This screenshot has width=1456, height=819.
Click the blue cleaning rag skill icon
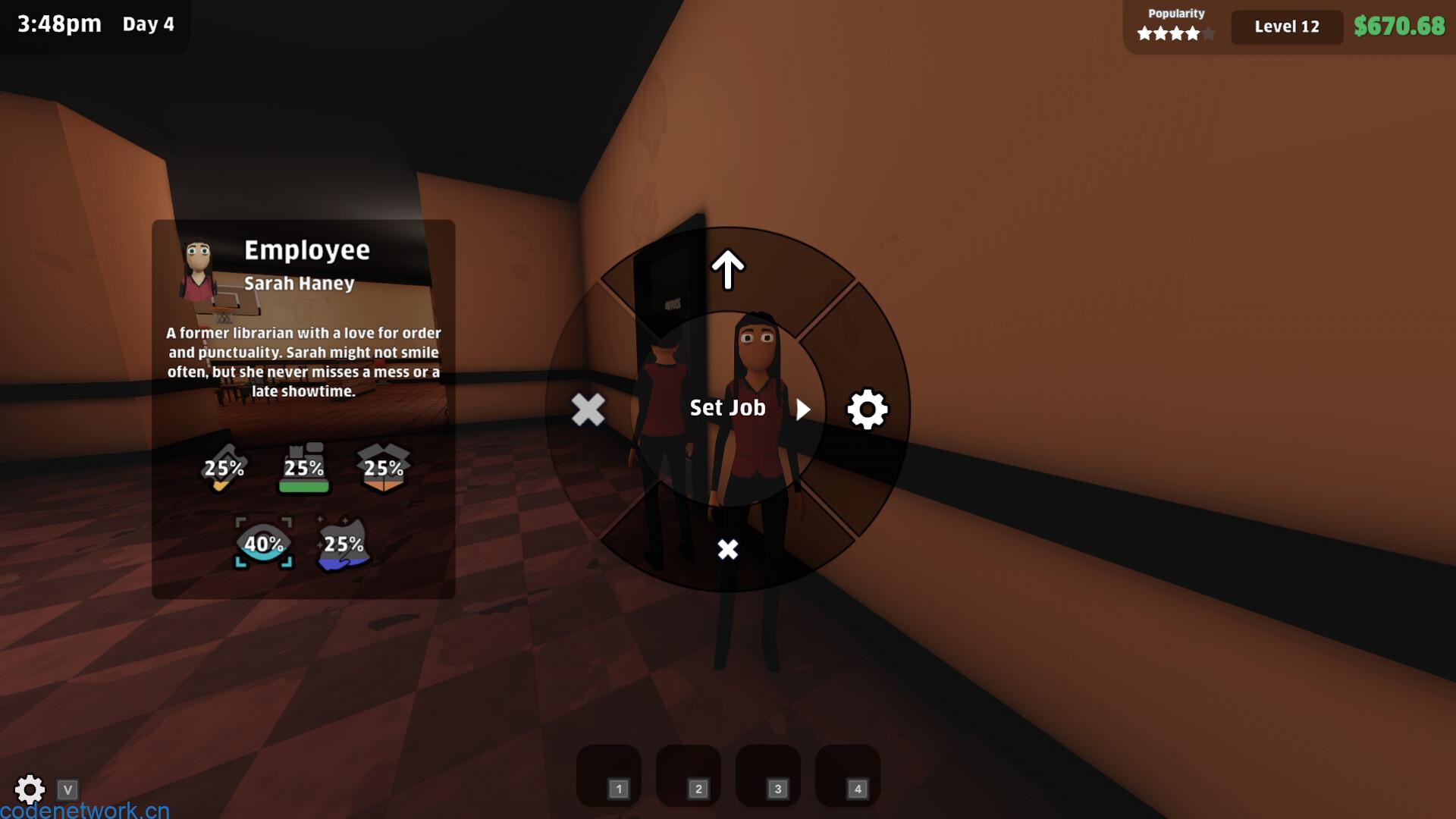344,544
